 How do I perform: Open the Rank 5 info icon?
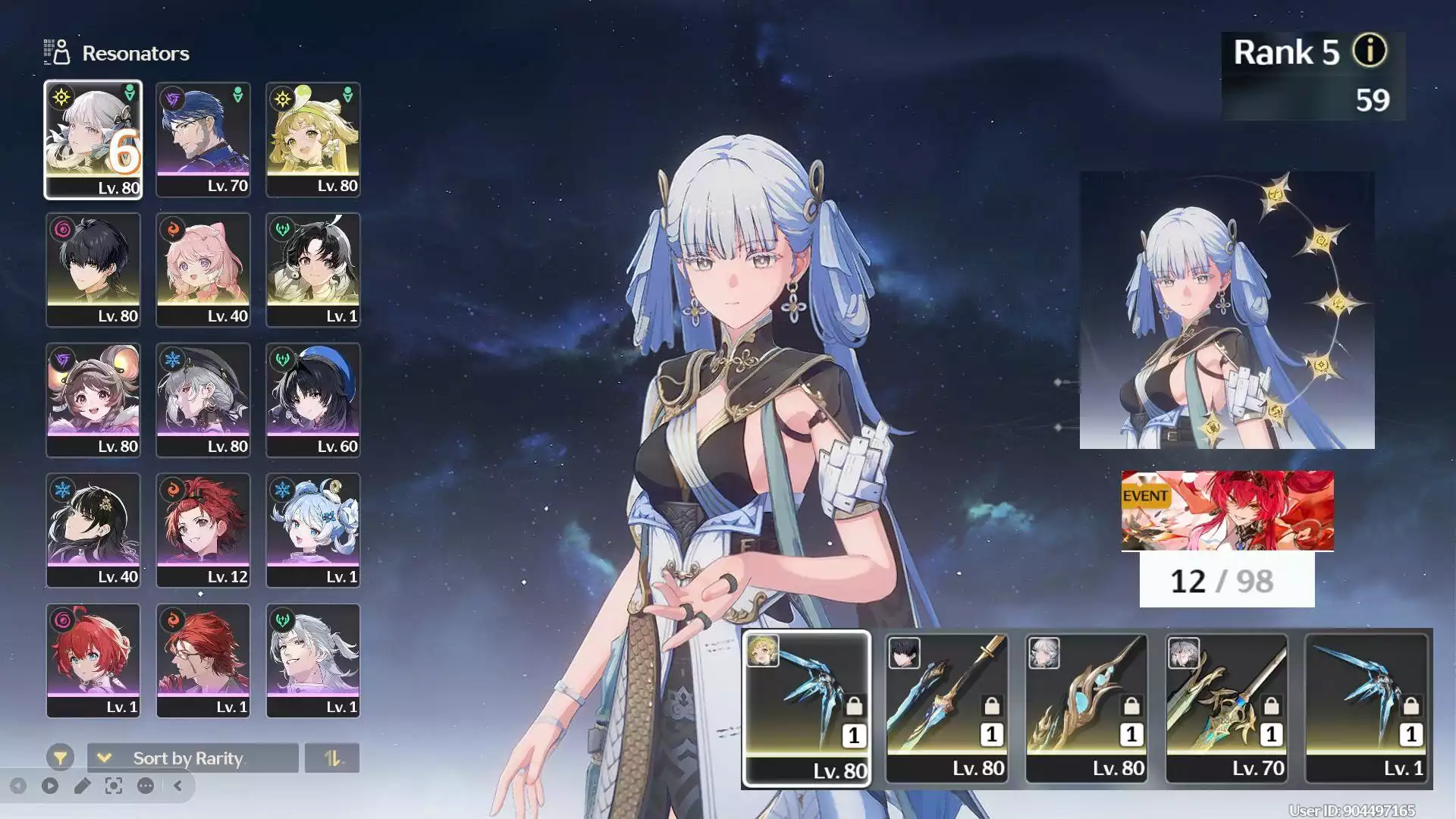1370,52
